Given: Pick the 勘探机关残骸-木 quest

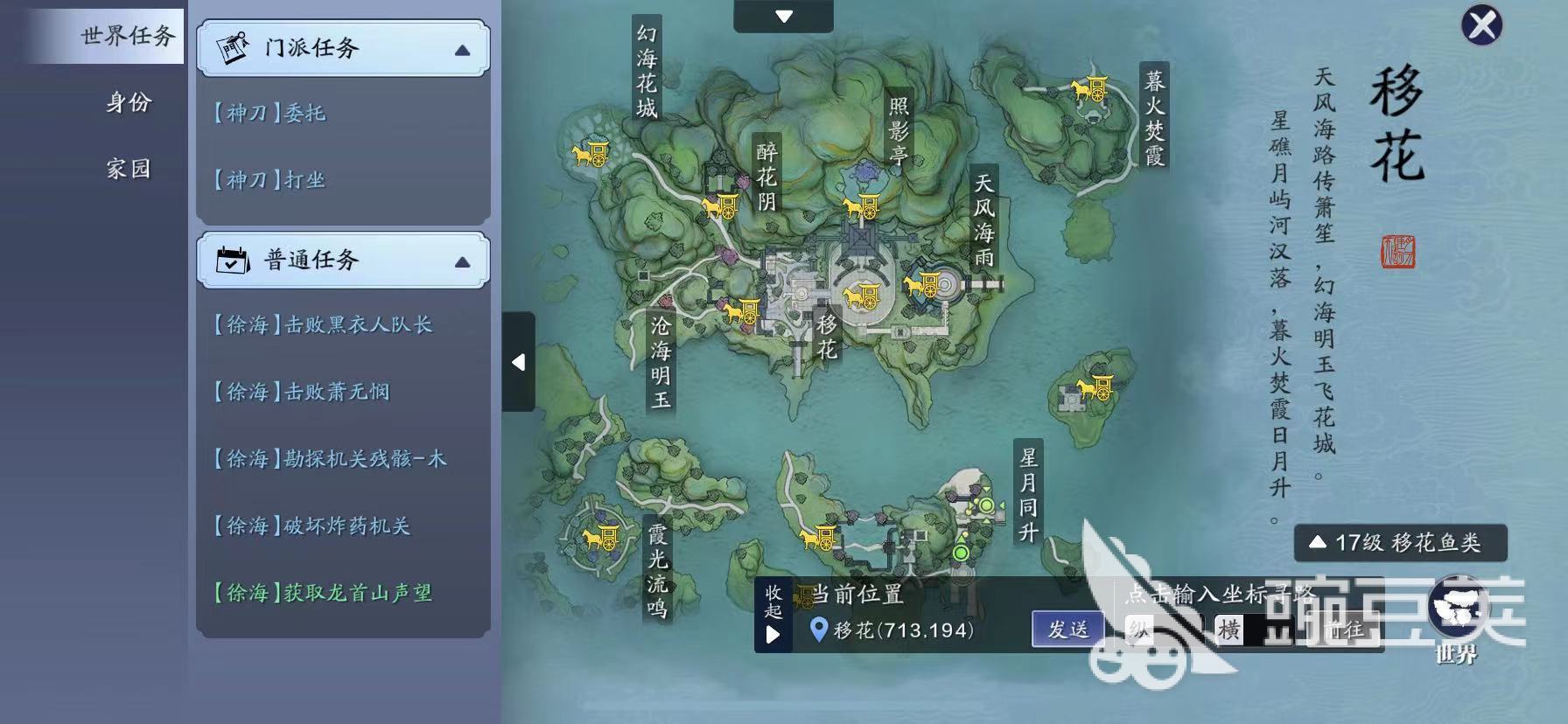Looking at the screenshot, I should [330, 459].
